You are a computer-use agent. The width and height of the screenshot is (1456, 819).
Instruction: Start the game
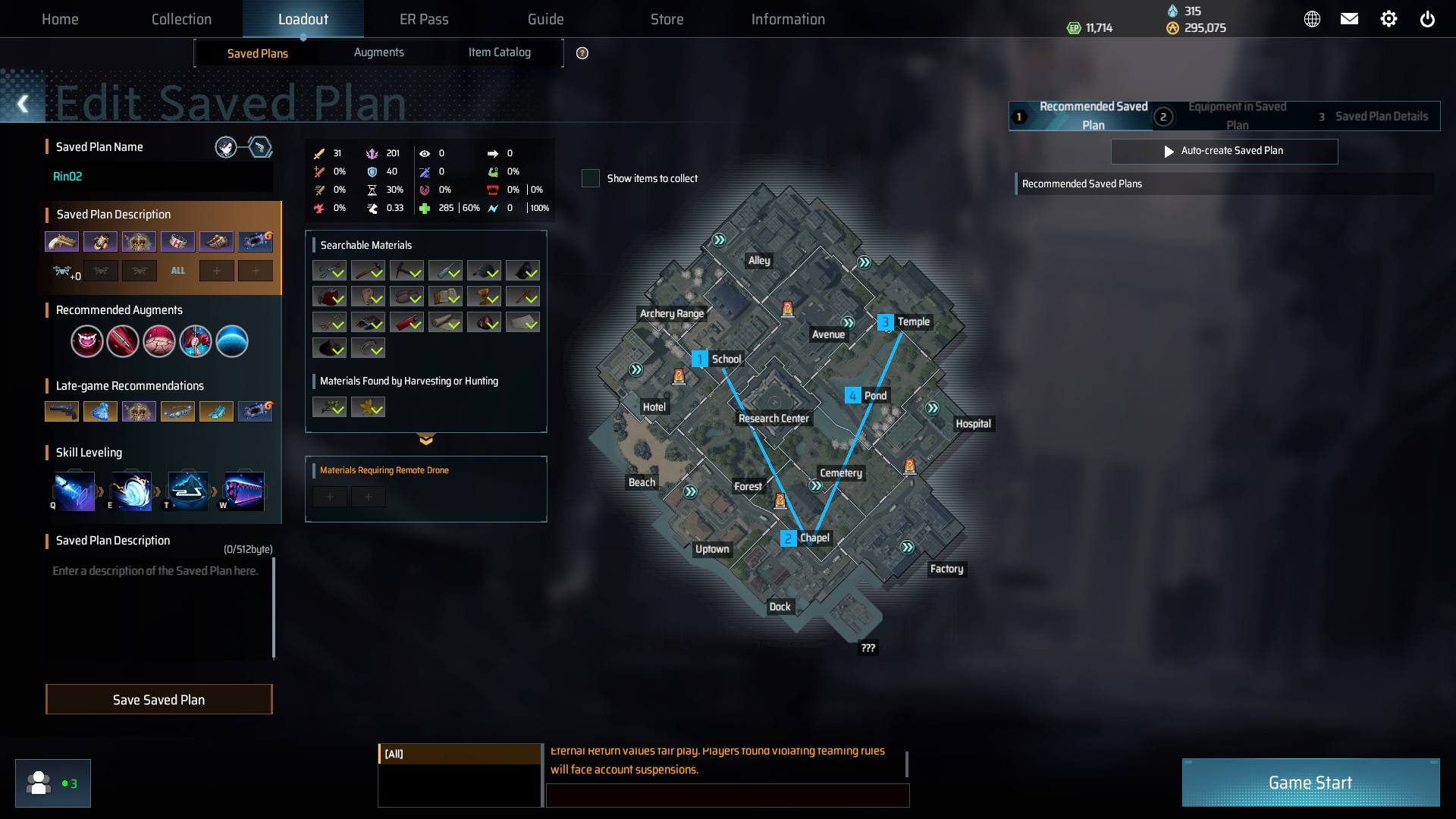tap(1310, 783)
